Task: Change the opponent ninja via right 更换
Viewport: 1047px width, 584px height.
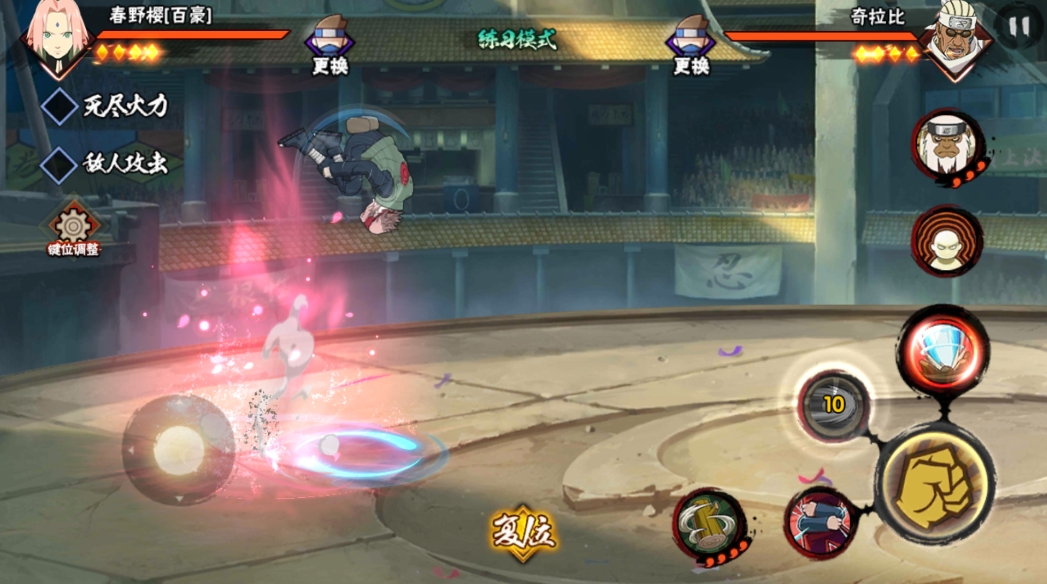Action: point(690,46)
